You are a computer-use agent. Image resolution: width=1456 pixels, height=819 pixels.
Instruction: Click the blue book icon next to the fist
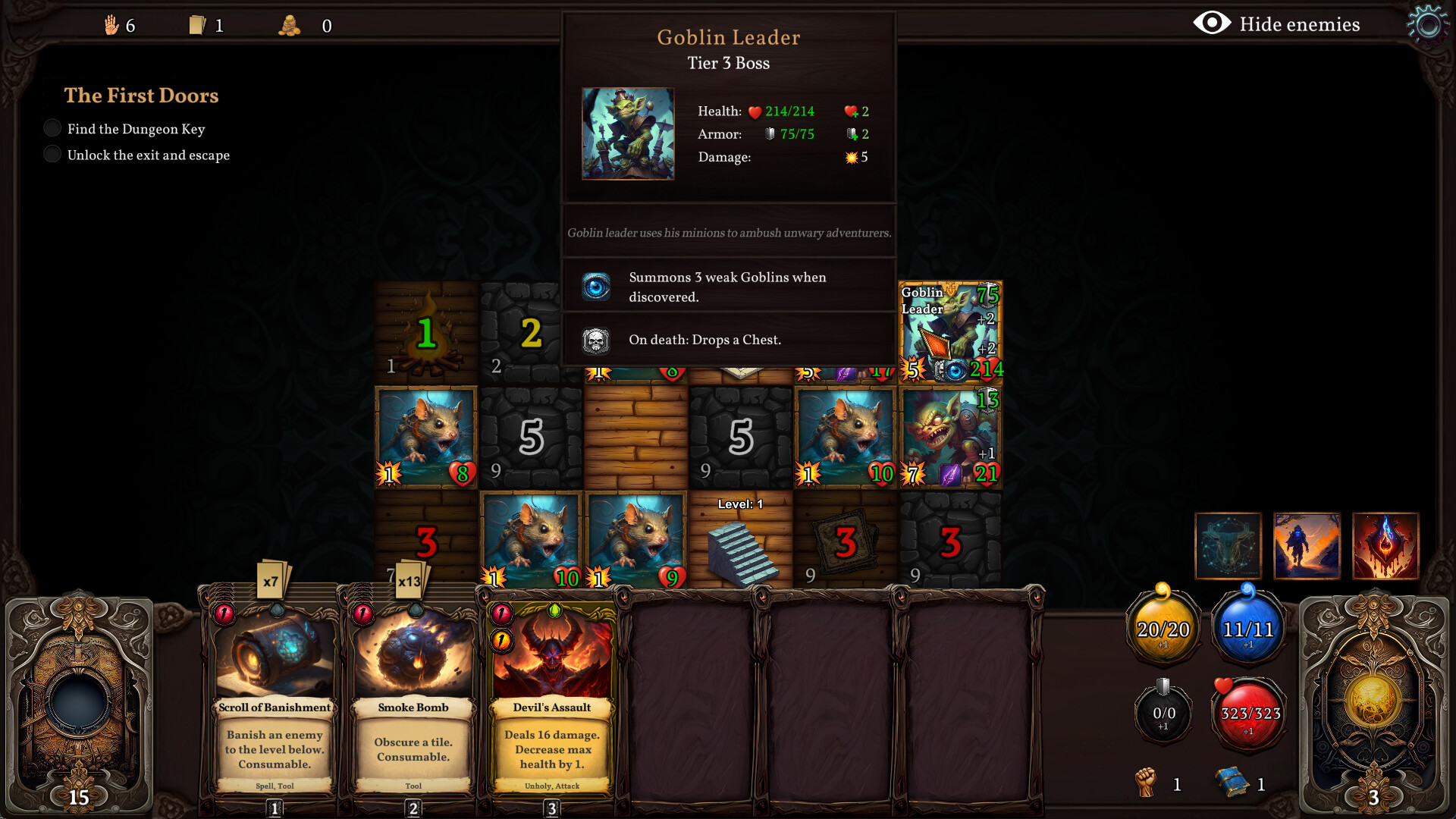coord(1234,781)
